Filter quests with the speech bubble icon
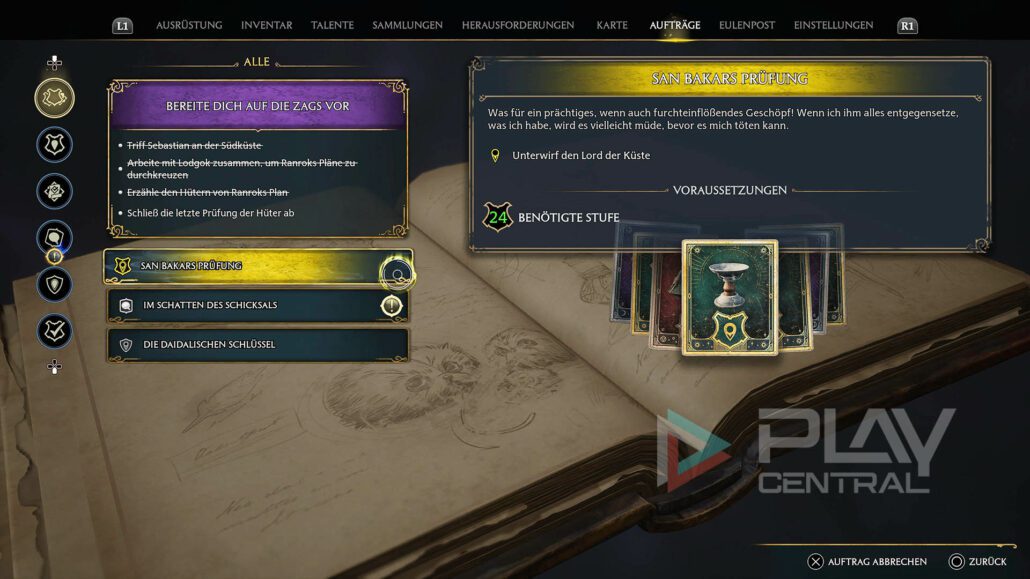Image resolution: width=1030 pixels, height=579 pixels. coord(54,237)
